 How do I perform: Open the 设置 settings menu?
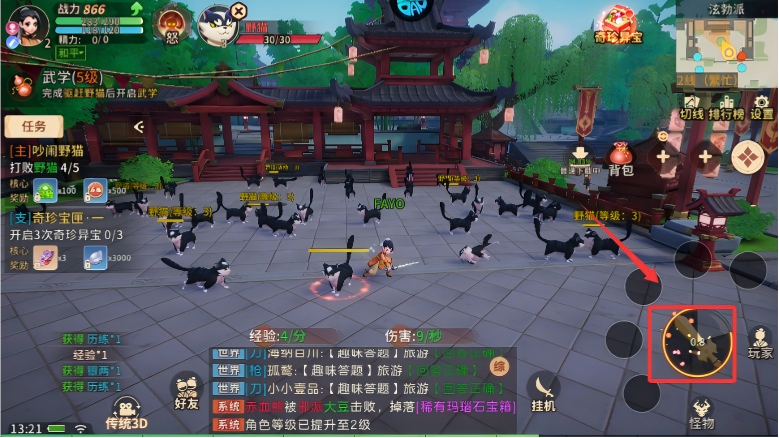coord(762,105)
